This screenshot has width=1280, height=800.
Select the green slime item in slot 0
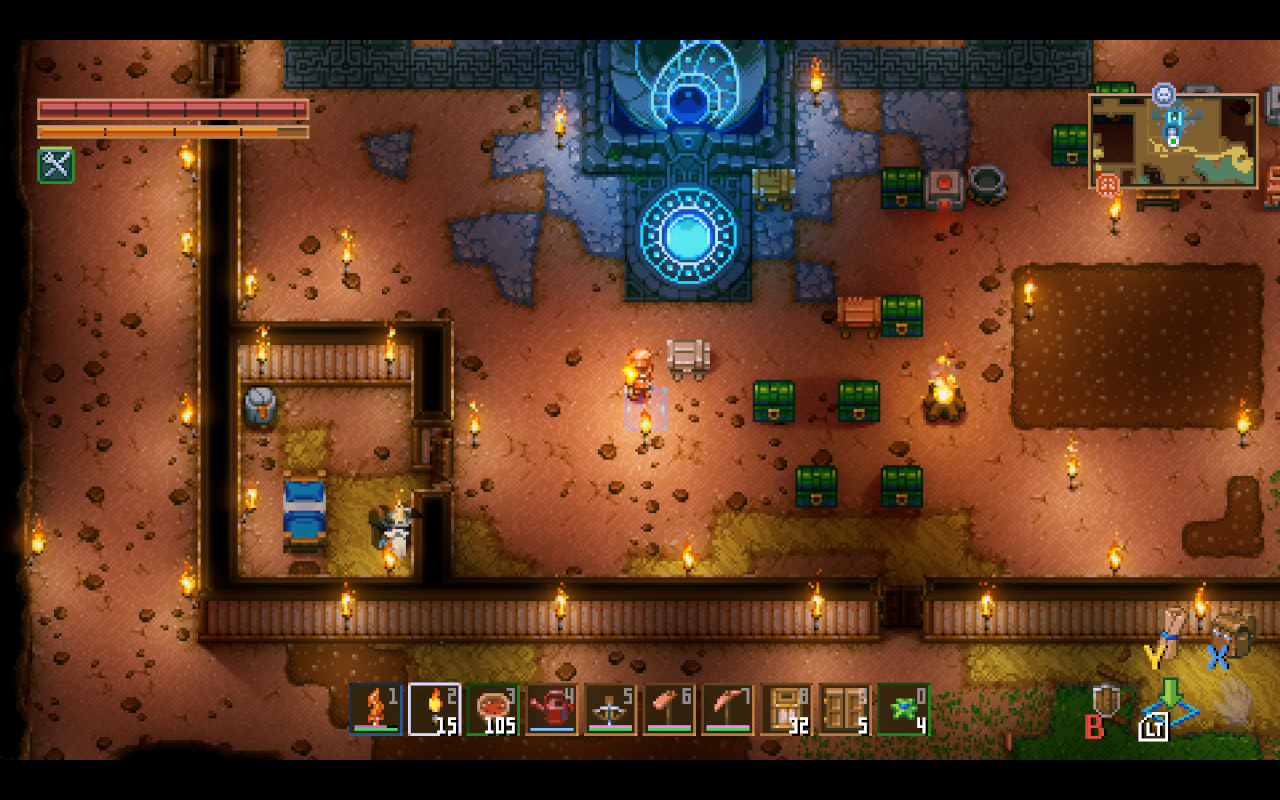click(903, 709)
